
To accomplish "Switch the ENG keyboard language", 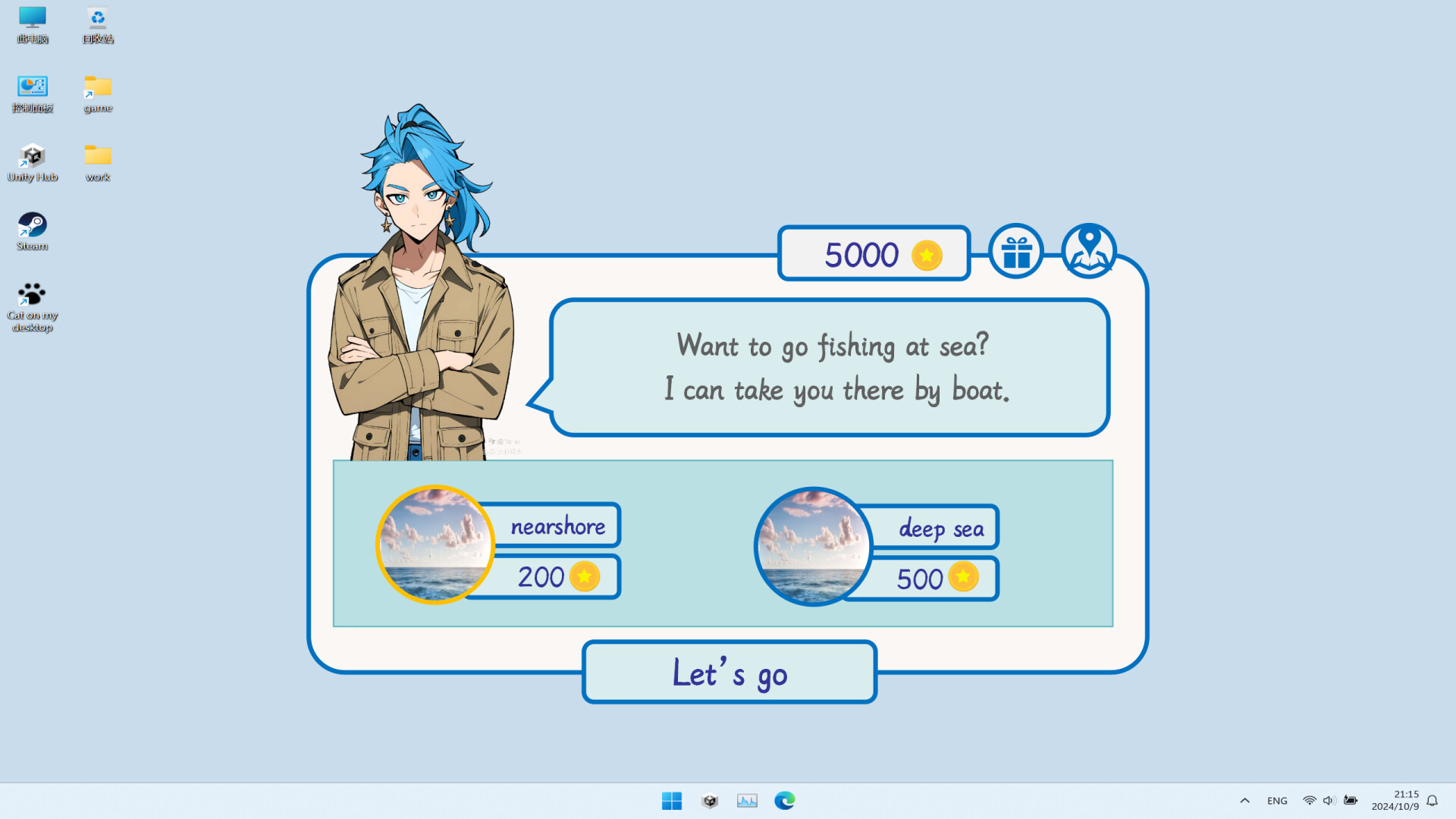I will (1278, 800).
